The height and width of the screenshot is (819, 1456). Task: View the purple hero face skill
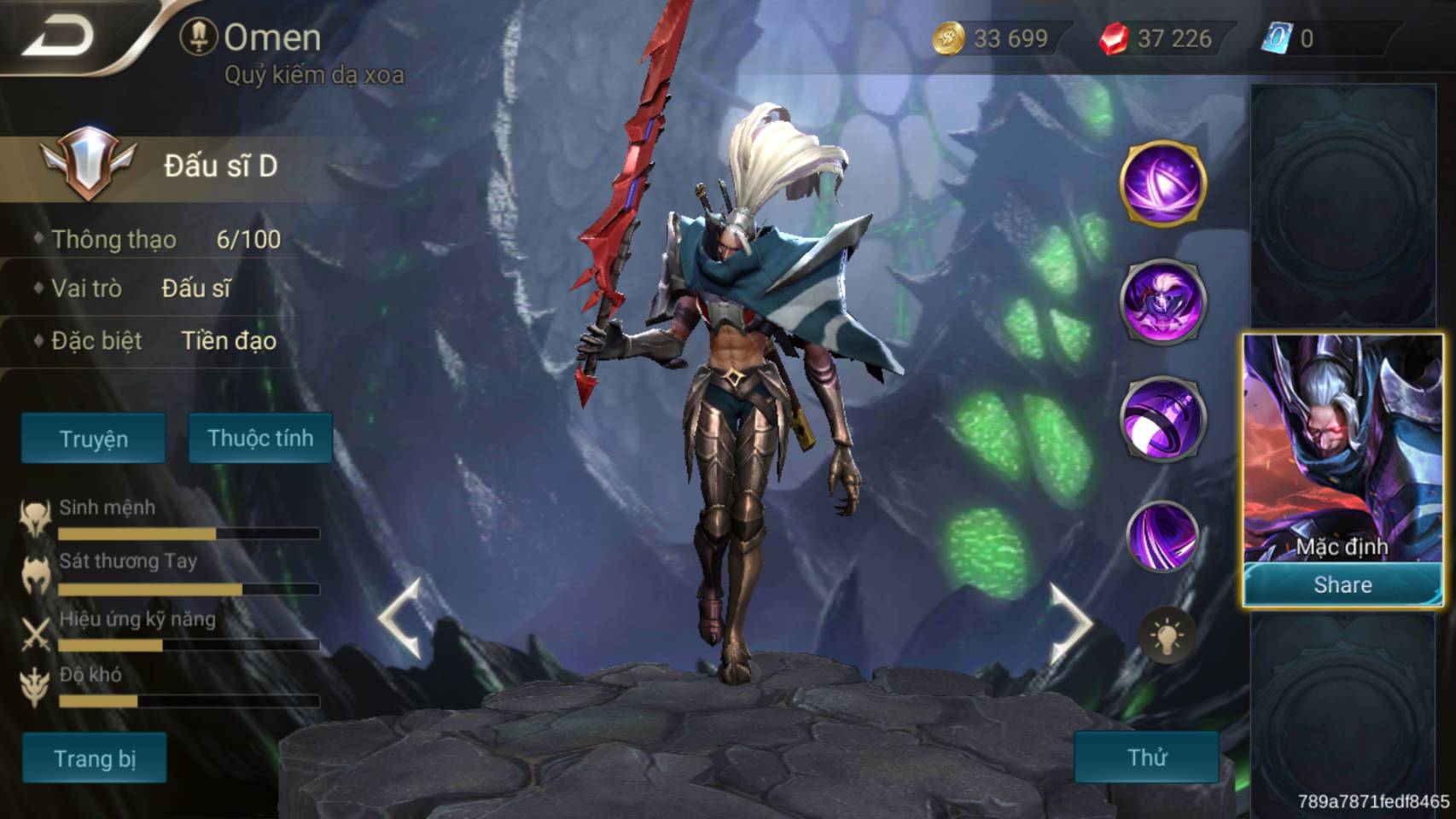click(1162, 300)
